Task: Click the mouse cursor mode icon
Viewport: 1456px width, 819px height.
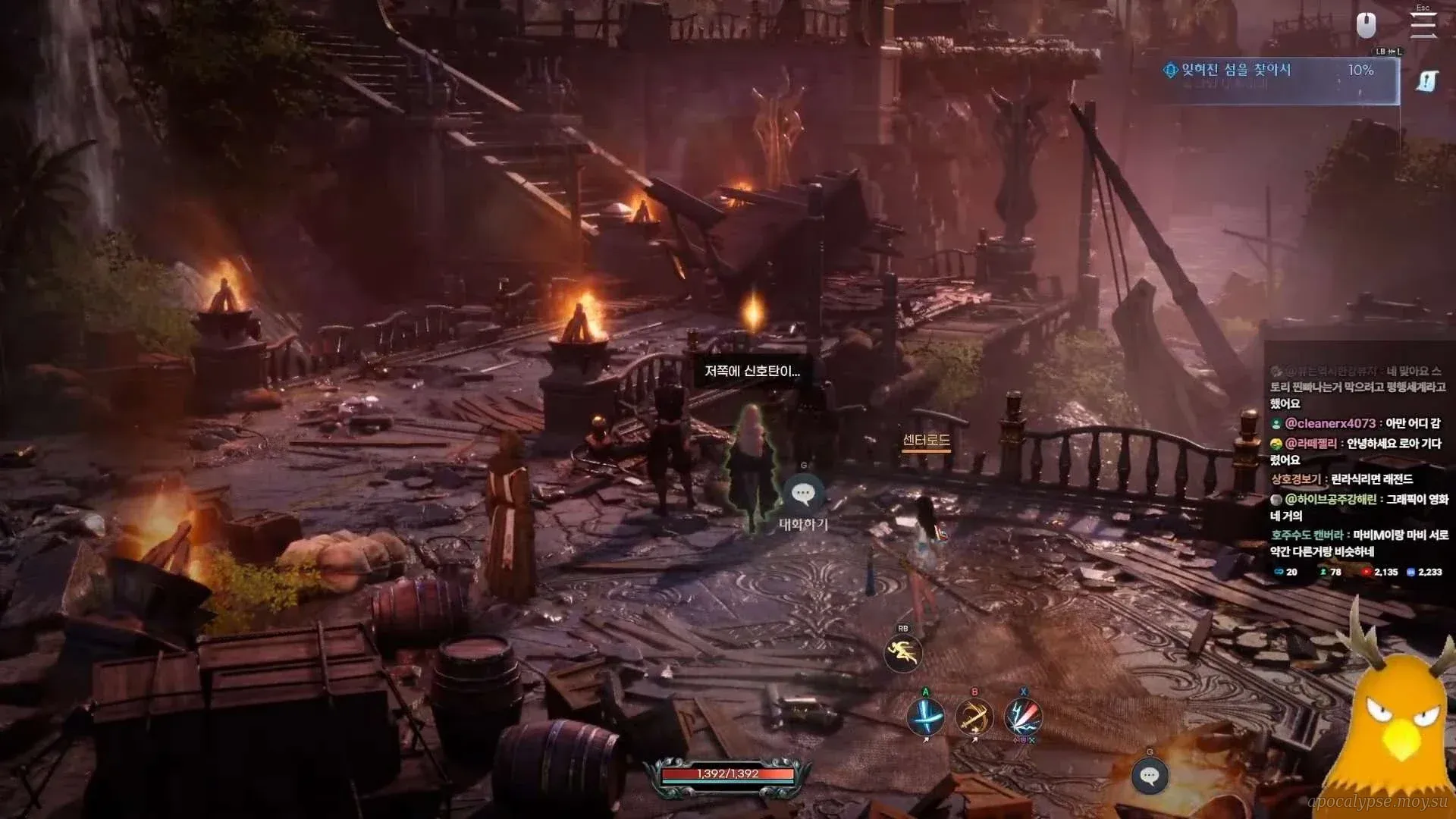Action: [1366, 25]
